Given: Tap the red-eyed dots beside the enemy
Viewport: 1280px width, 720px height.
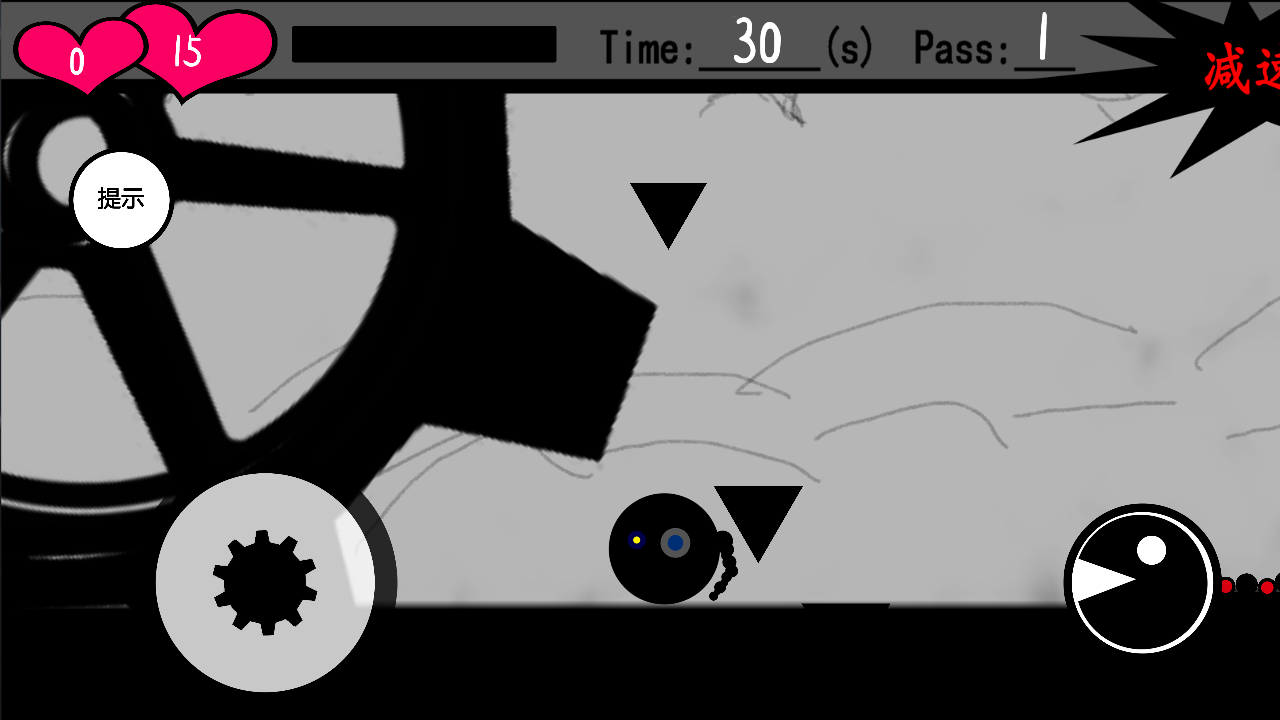Looking at the screenshot, I should coord(1243,588).
